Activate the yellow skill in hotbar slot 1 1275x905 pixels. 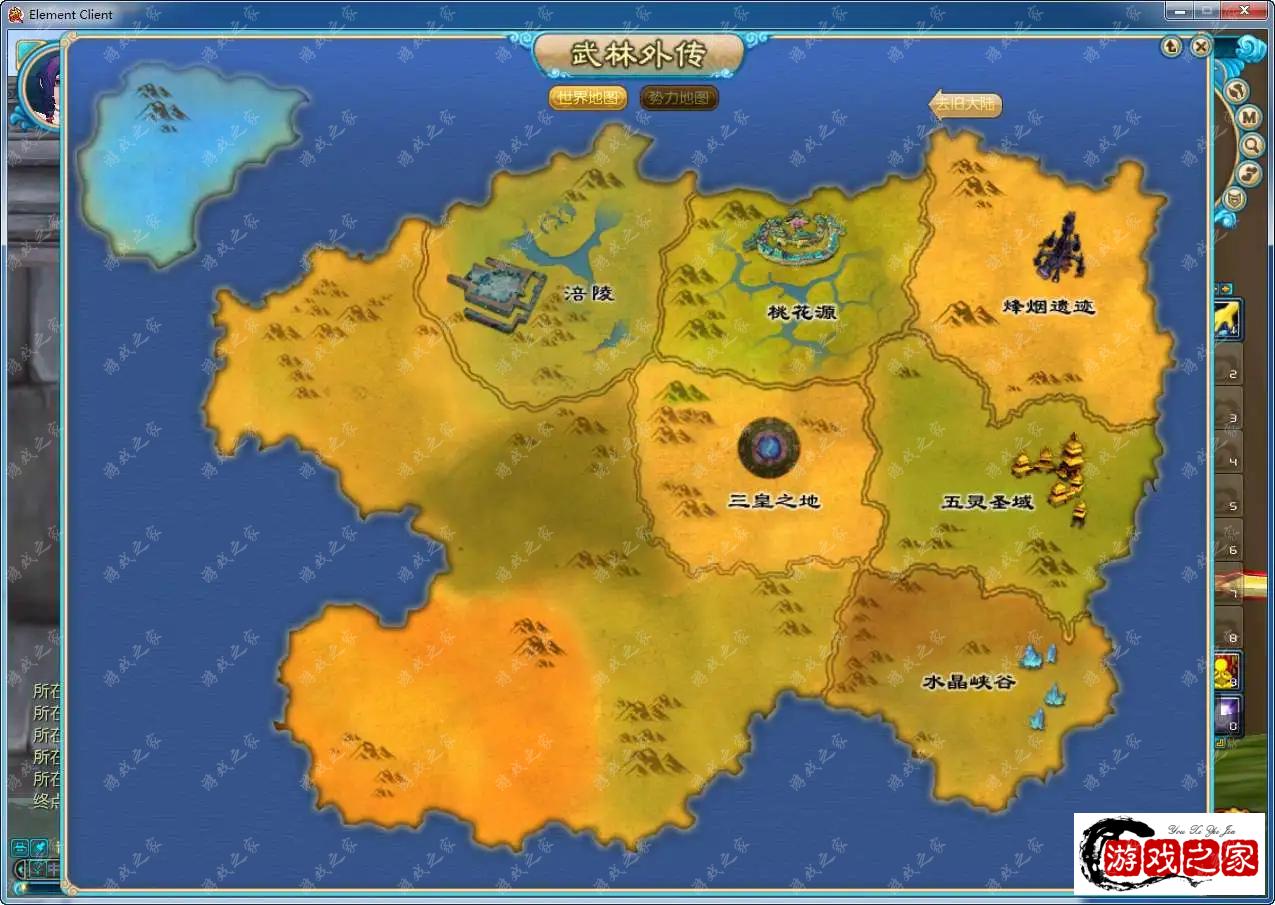click(x=1228, y=318)
